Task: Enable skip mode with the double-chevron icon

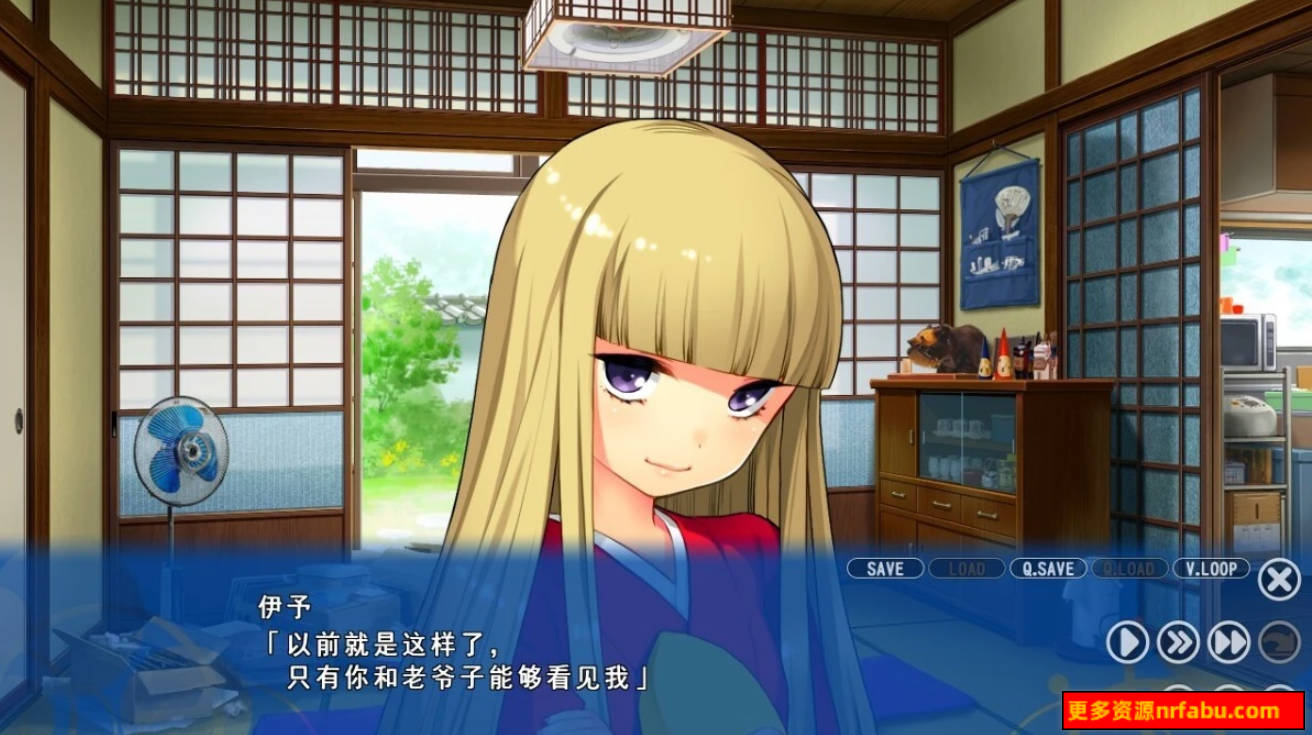Action: (1177, 643)
